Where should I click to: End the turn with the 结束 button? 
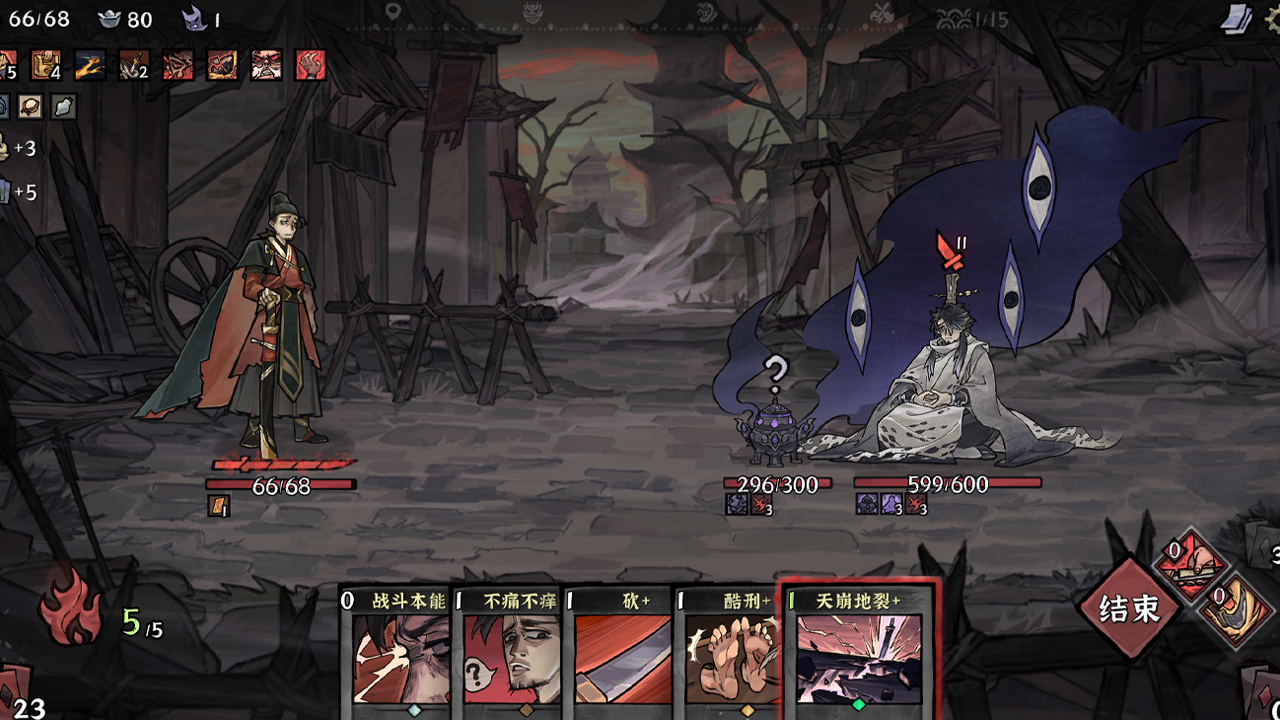tap(1129, 608)
